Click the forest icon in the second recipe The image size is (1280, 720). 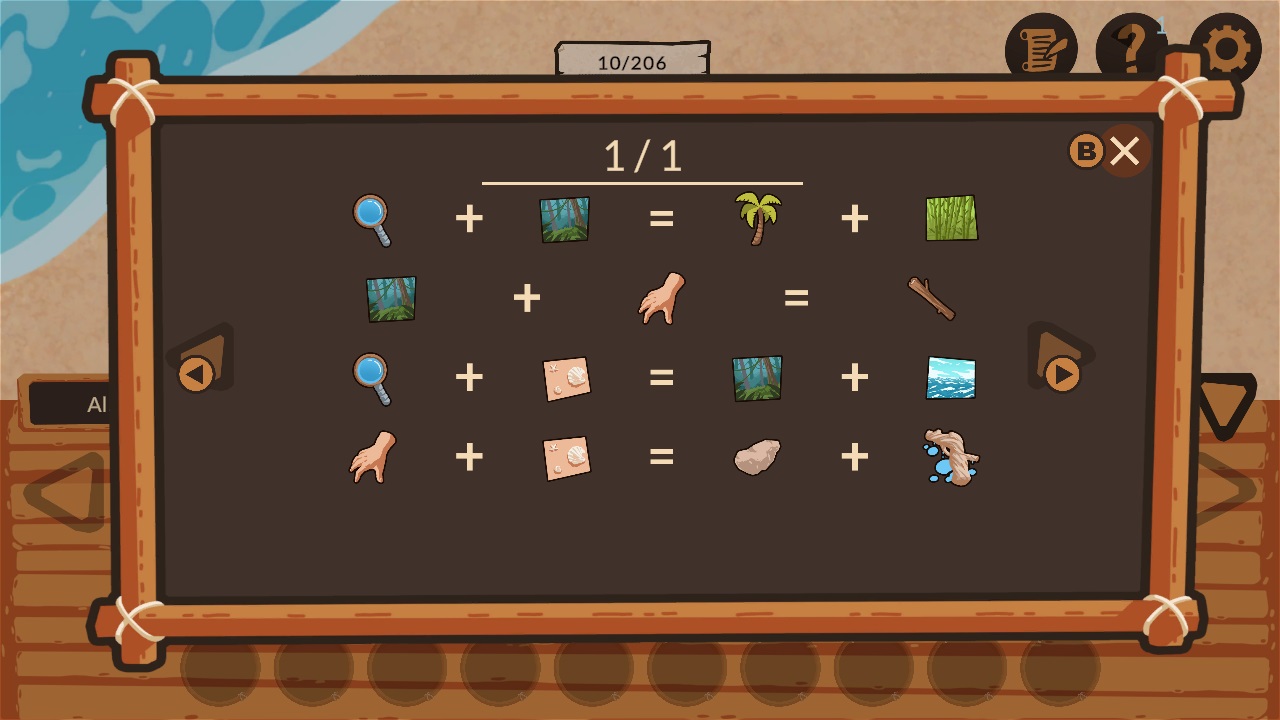(x=390, y=297)
